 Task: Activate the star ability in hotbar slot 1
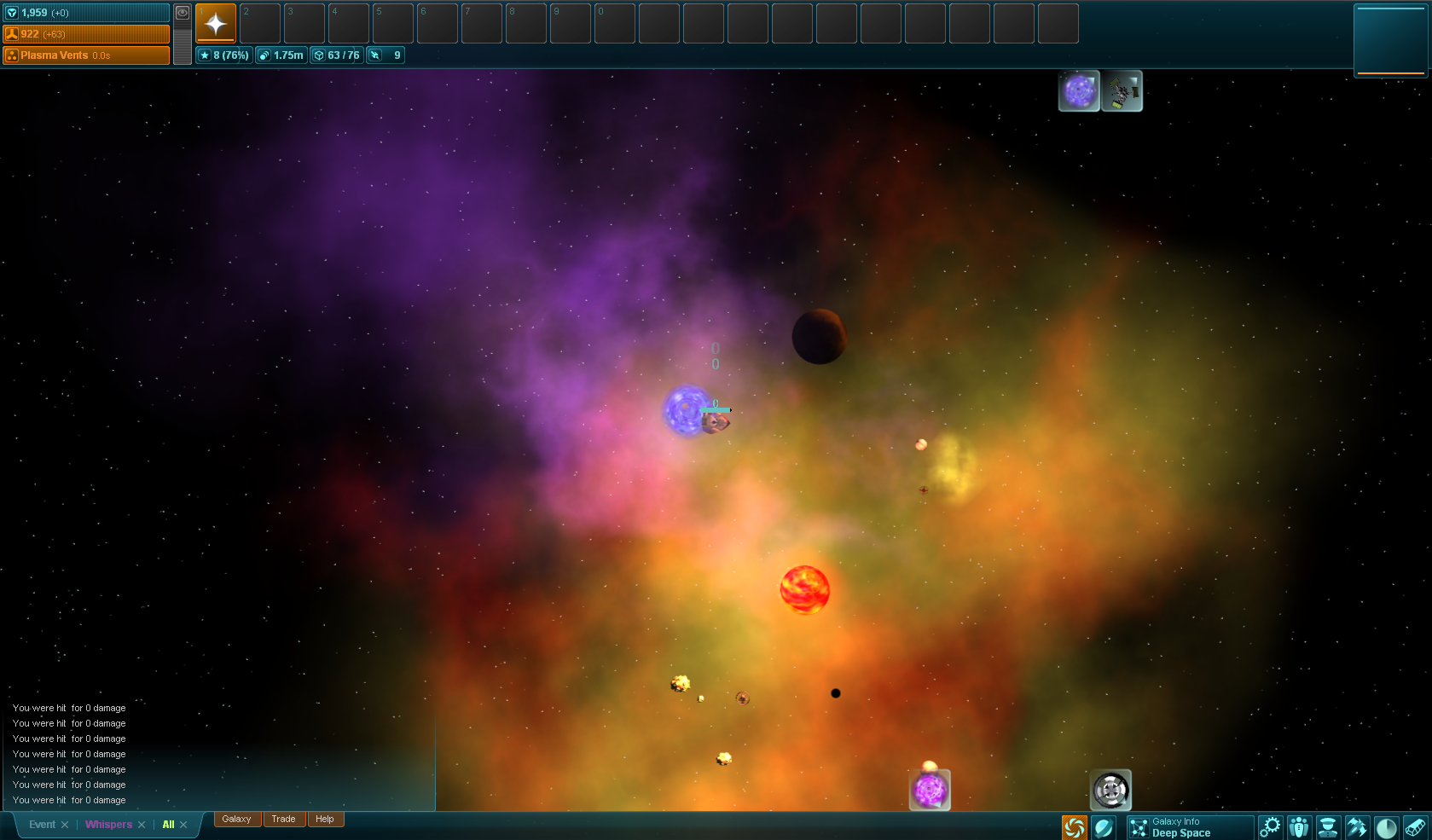[216, 23]
